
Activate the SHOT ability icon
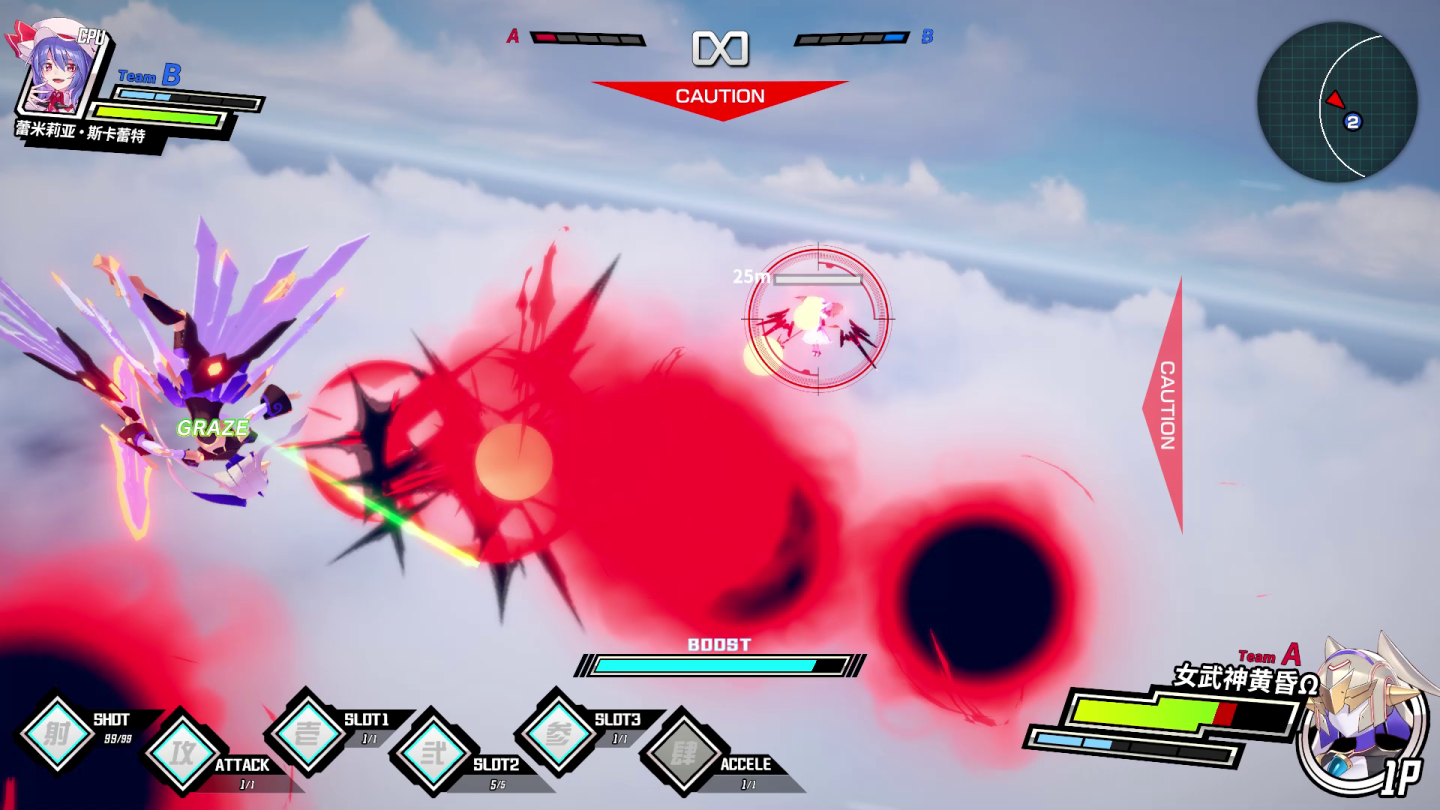56,734
